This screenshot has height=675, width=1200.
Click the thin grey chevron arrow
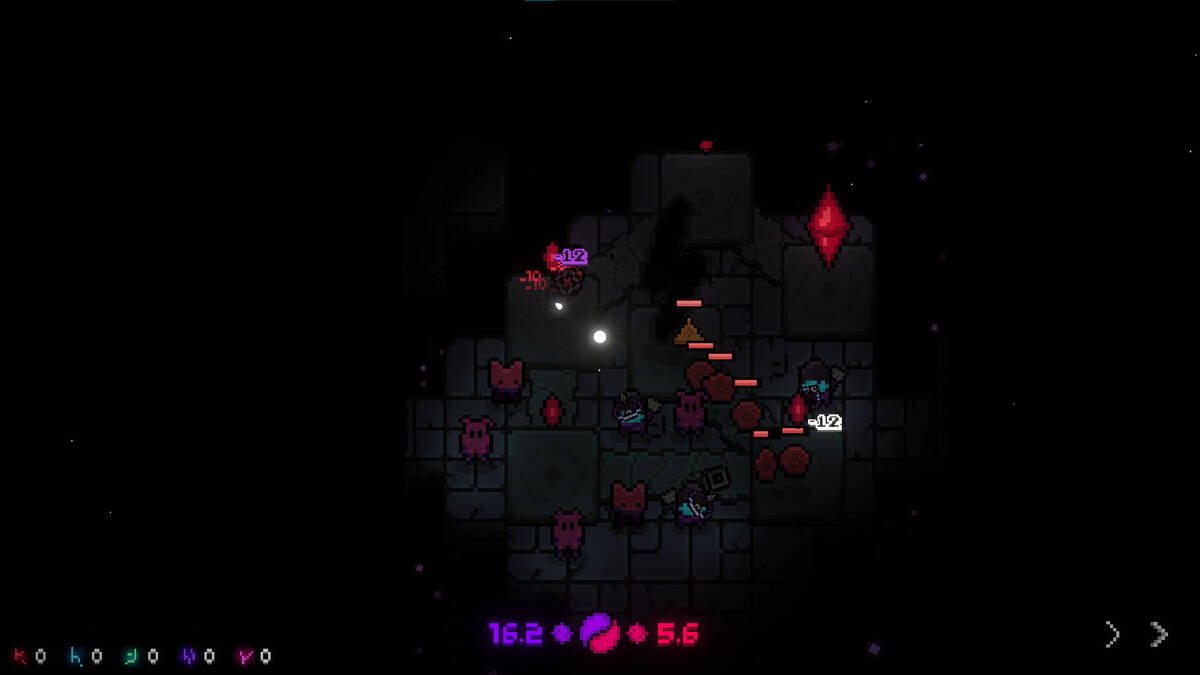click(x=1112, y=634)
